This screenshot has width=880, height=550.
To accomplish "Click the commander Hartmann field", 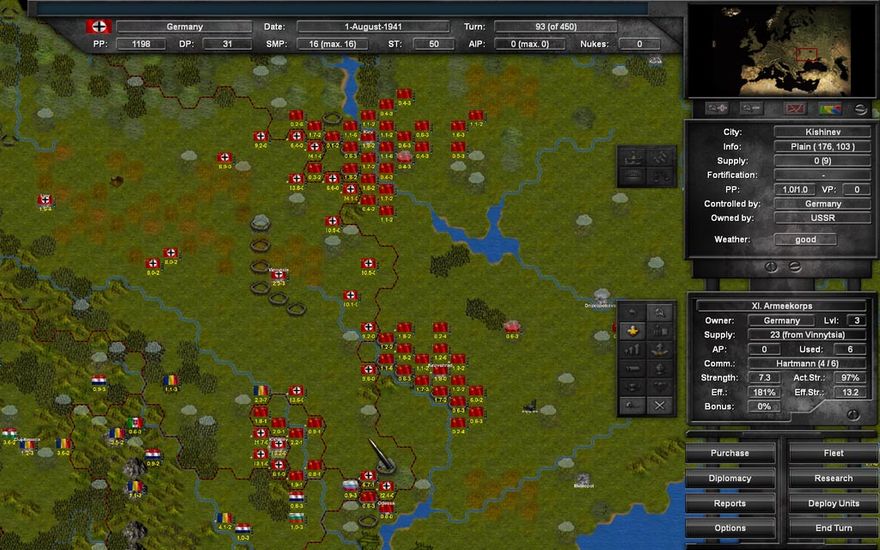I will pos(807,363).
